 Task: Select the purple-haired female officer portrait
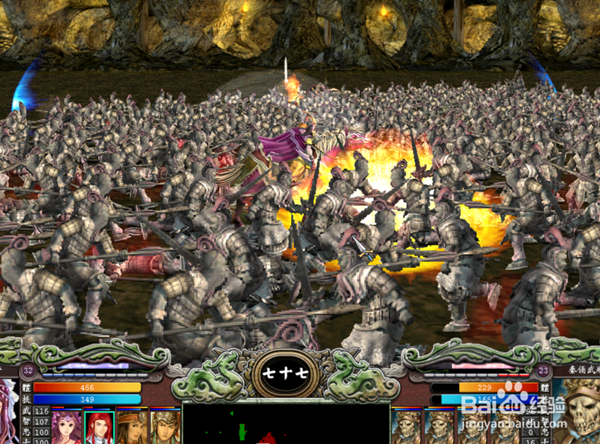[x=67, y=426]
